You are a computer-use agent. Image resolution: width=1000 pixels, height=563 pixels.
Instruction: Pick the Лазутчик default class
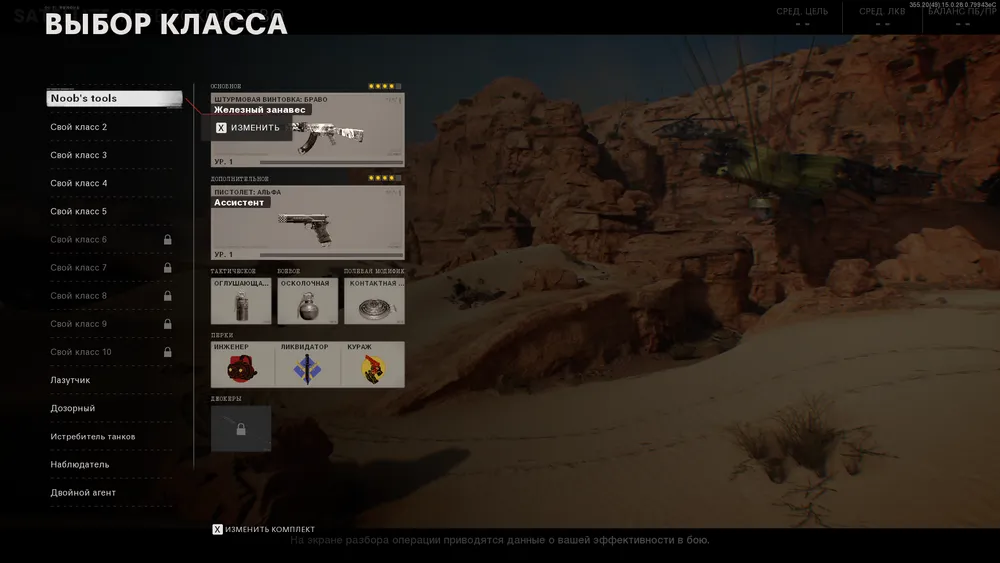[x=112, y=380]
